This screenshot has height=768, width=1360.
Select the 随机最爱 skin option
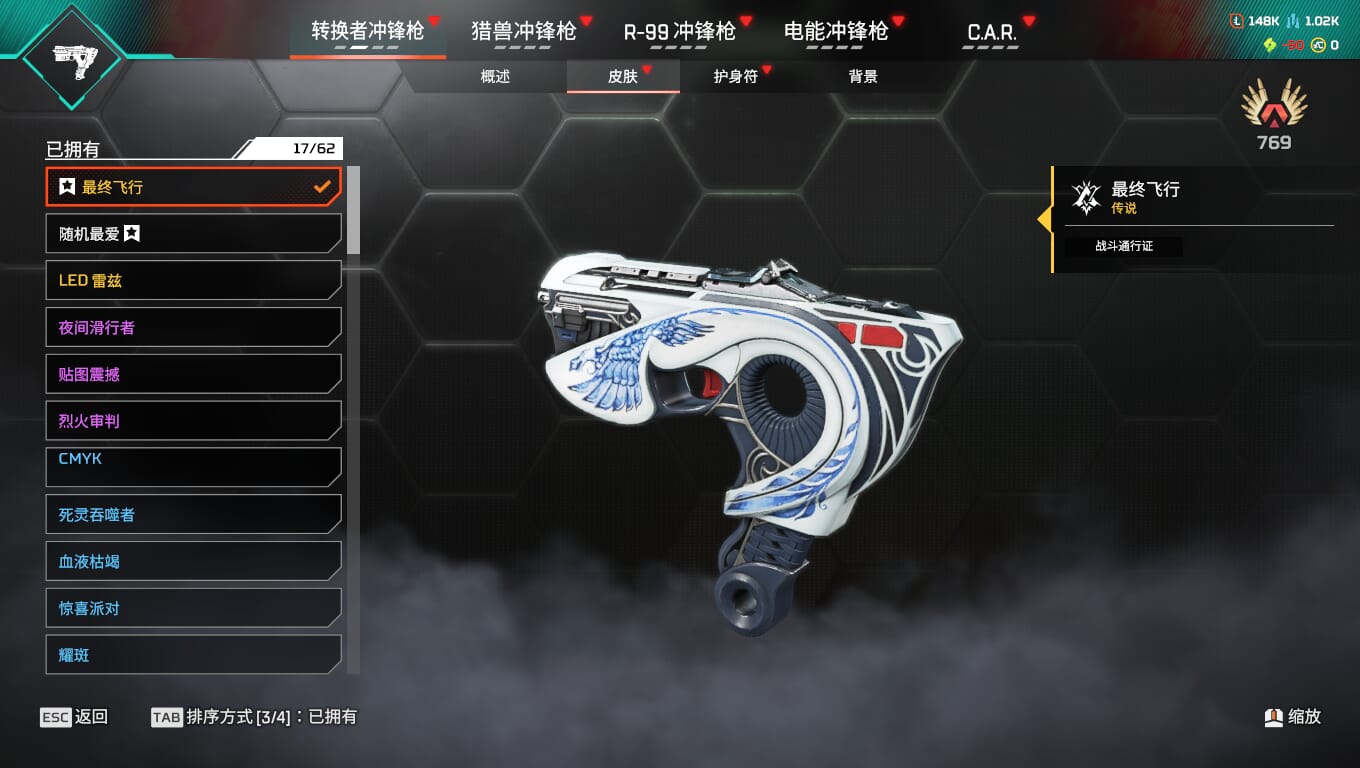pos(193,234)
